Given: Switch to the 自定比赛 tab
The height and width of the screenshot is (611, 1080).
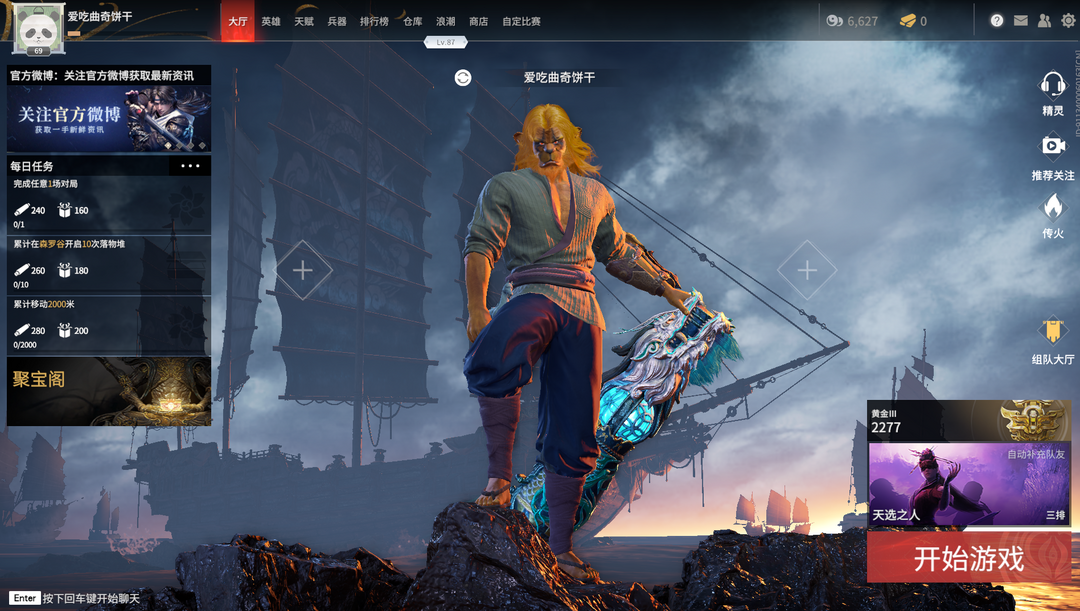Looking at the screenshot, I should [x=521, y=21].
